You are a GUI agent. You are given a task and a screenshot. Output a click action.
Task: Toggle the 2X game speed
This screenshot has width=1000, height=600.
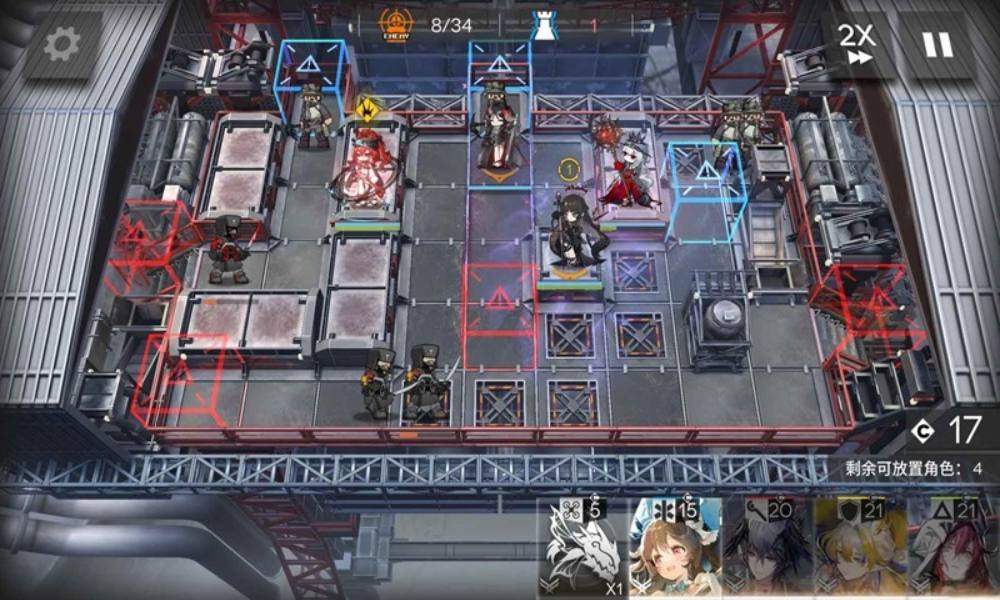pyautogui.click(x=856, y=45)
